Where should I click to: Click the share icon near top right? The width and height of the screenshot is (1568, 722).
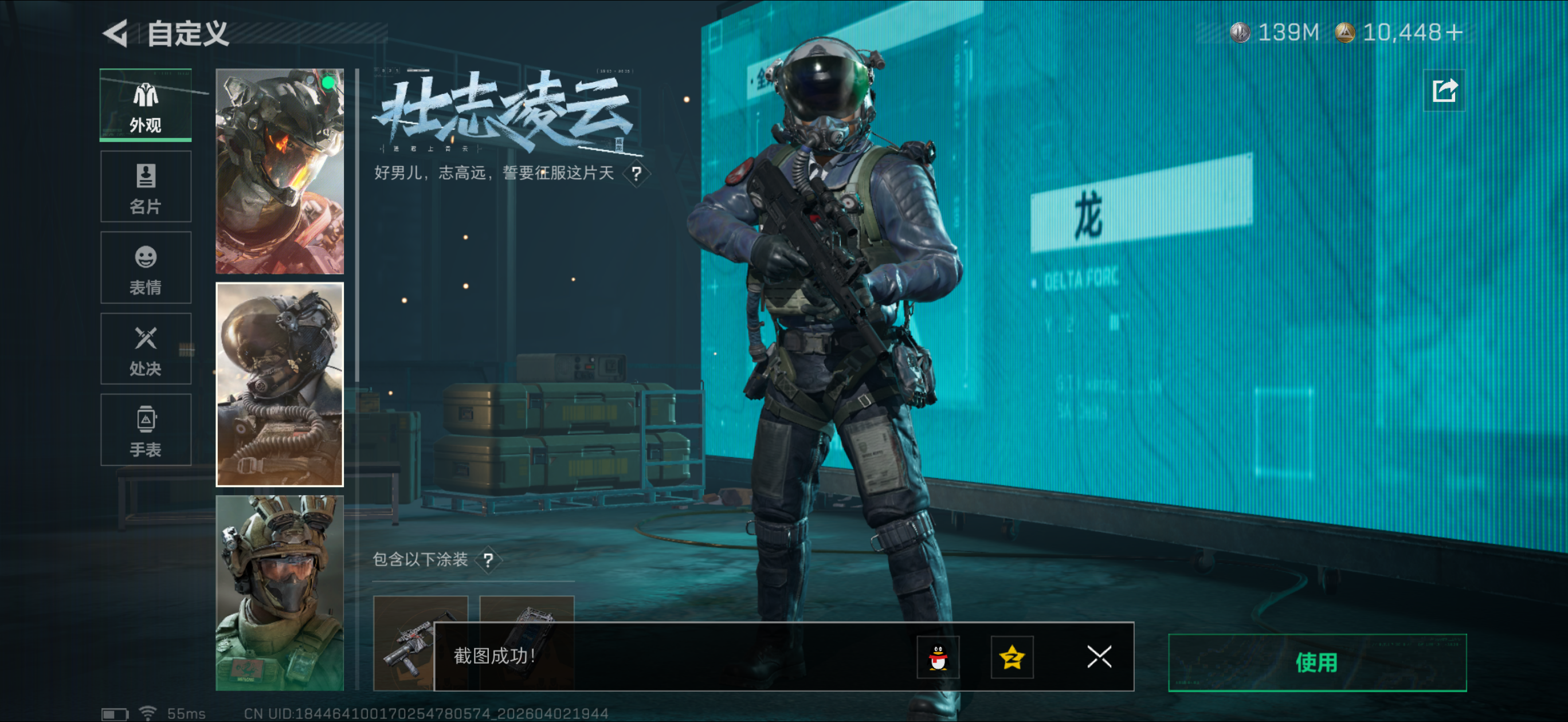tap(1444, 89)
